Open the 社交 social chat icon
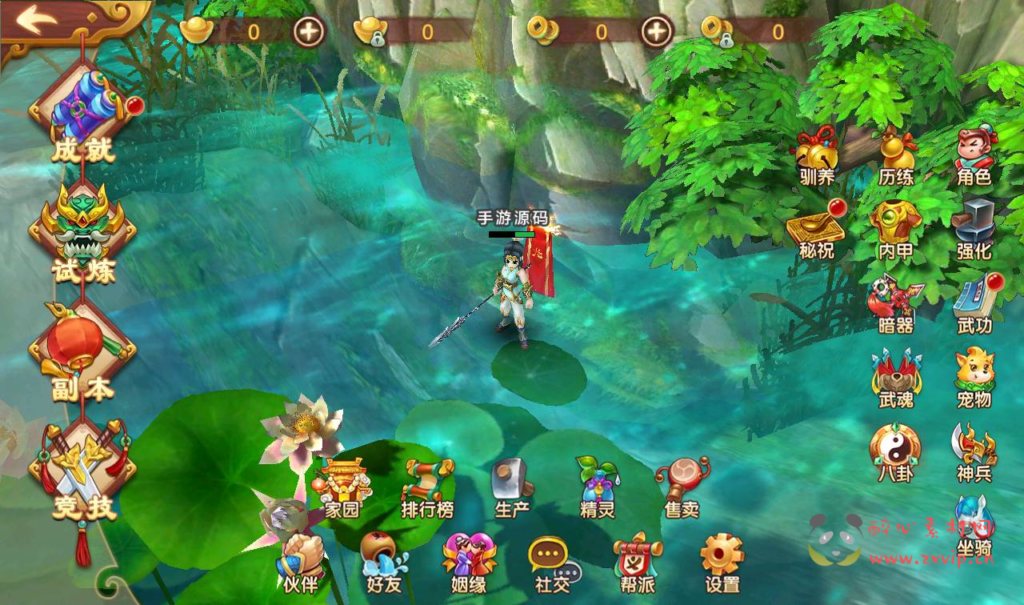The image size is (1024, 605). pos(552,562)
